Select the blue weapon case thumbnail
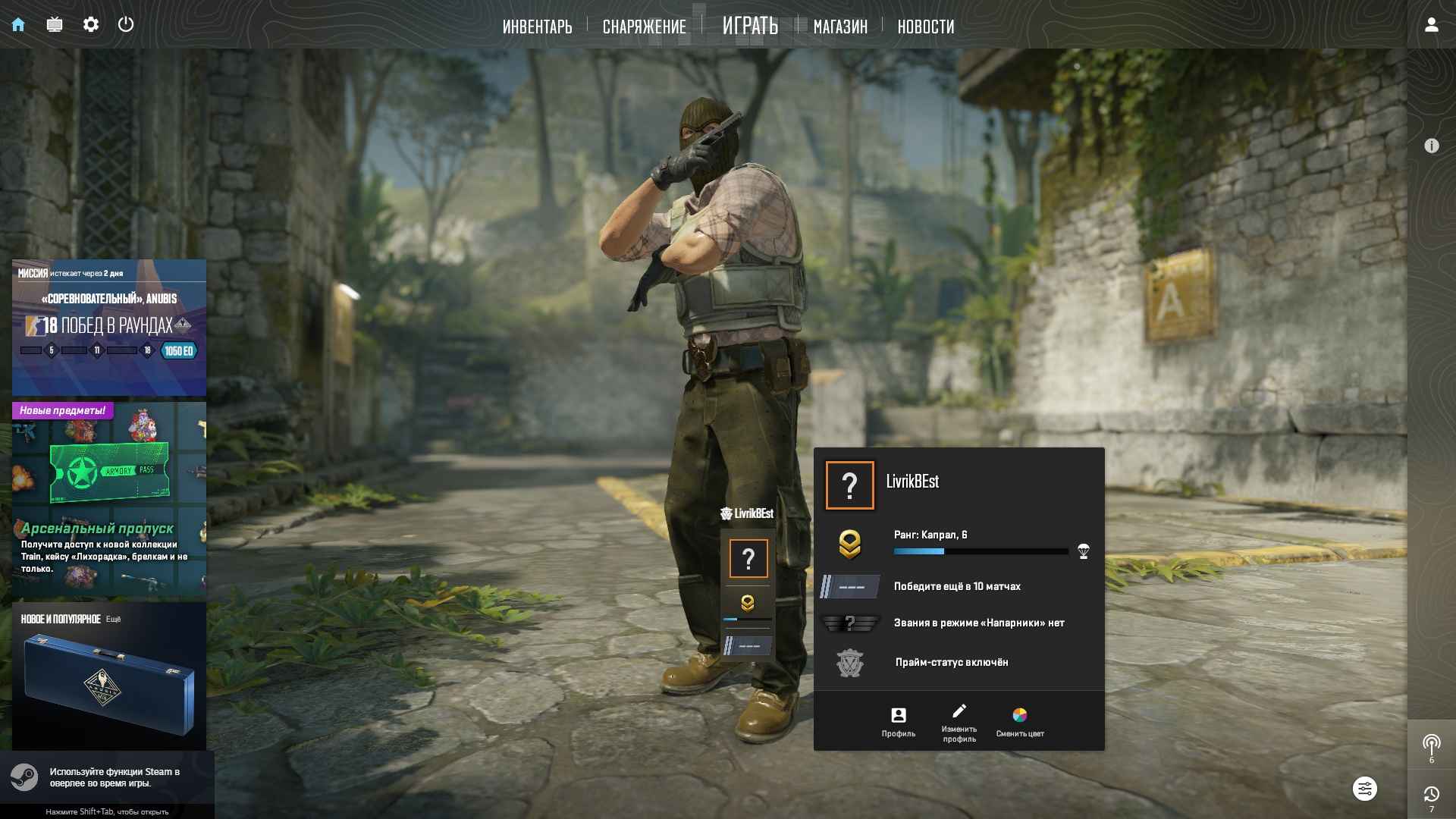The height and width of the screenshot is (819, 1456). pyautogui.click(x=109, y=682)
